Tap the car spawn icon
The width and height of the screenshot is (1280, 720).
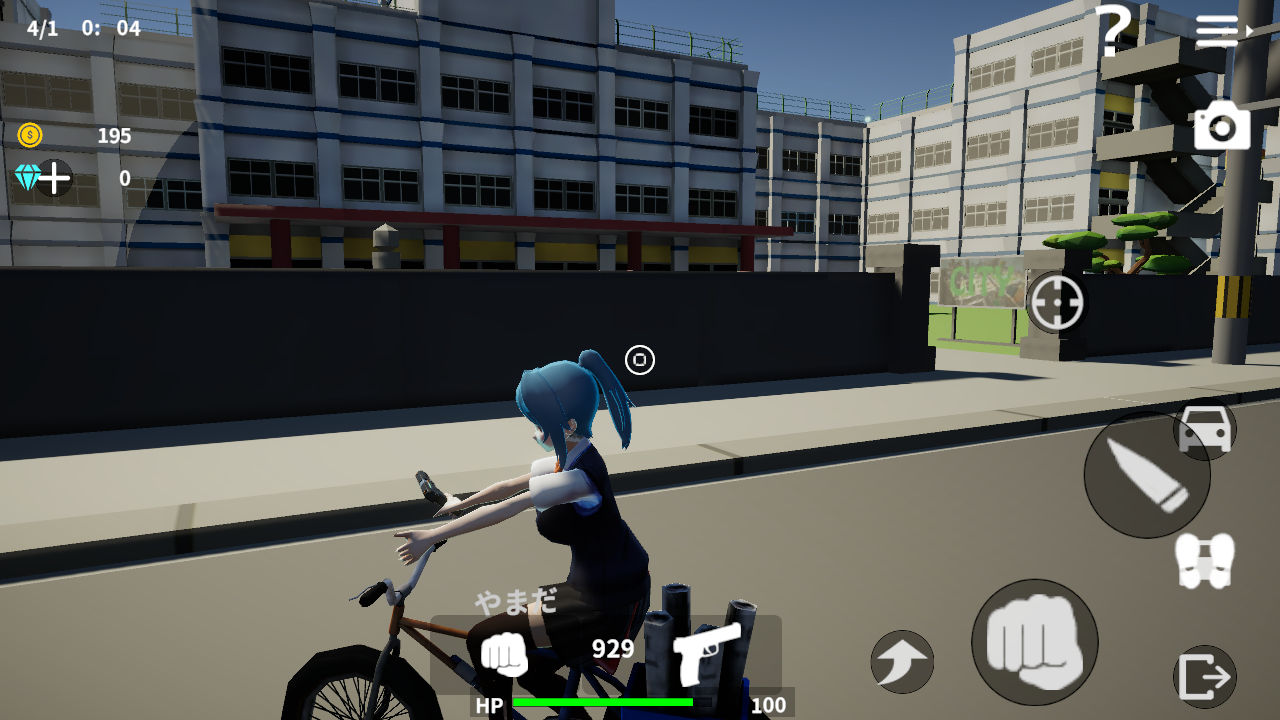pyautogui.click(x=1206, y=430)
